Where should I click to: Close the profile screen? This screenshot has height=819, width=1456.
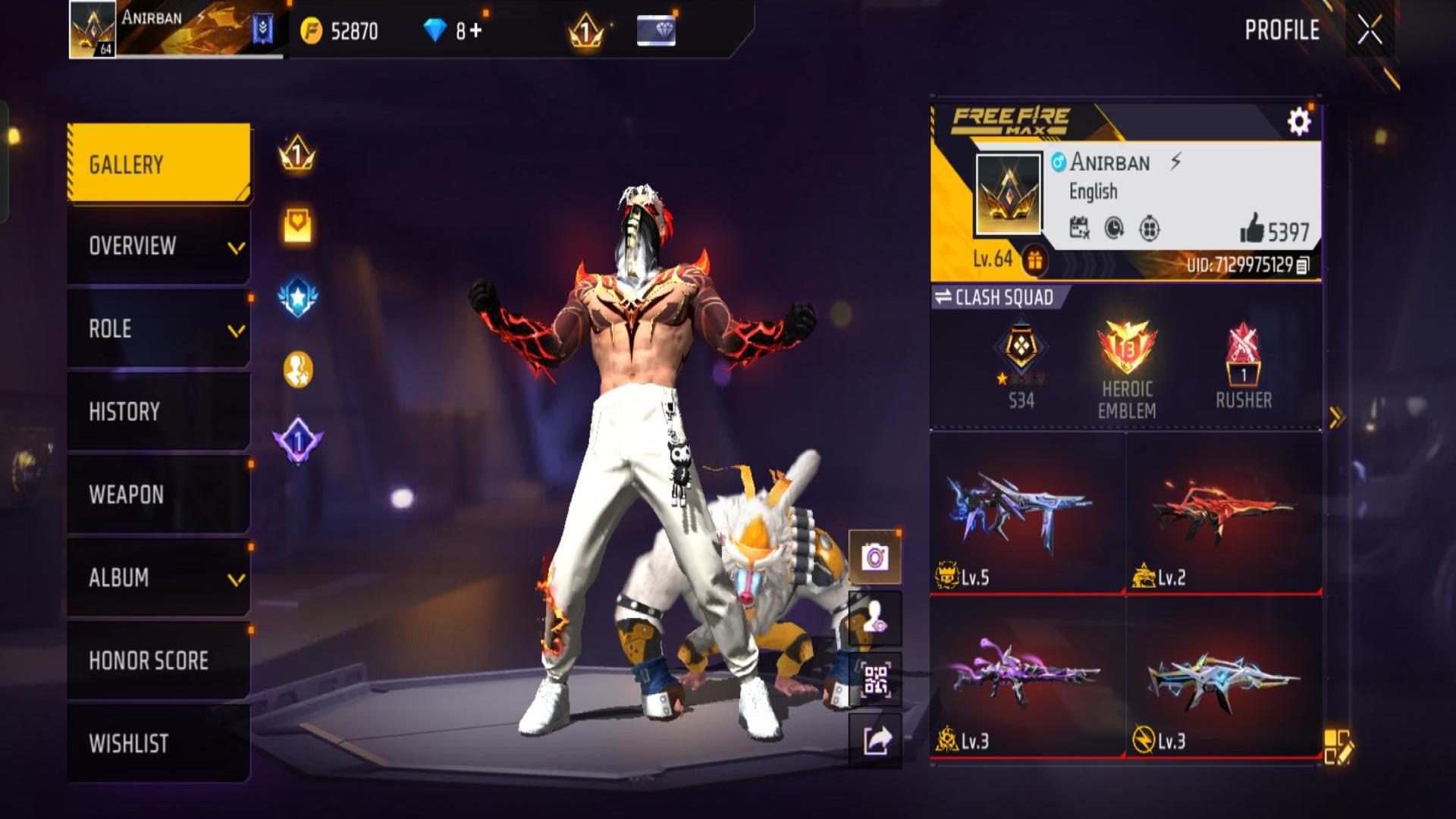pos(1370,30)
